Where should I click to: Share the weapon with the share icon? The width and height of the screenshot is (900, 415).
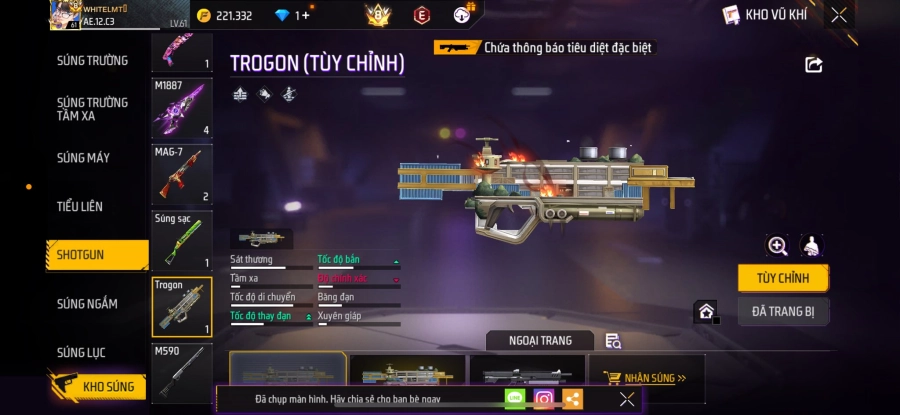click(813, 65)
